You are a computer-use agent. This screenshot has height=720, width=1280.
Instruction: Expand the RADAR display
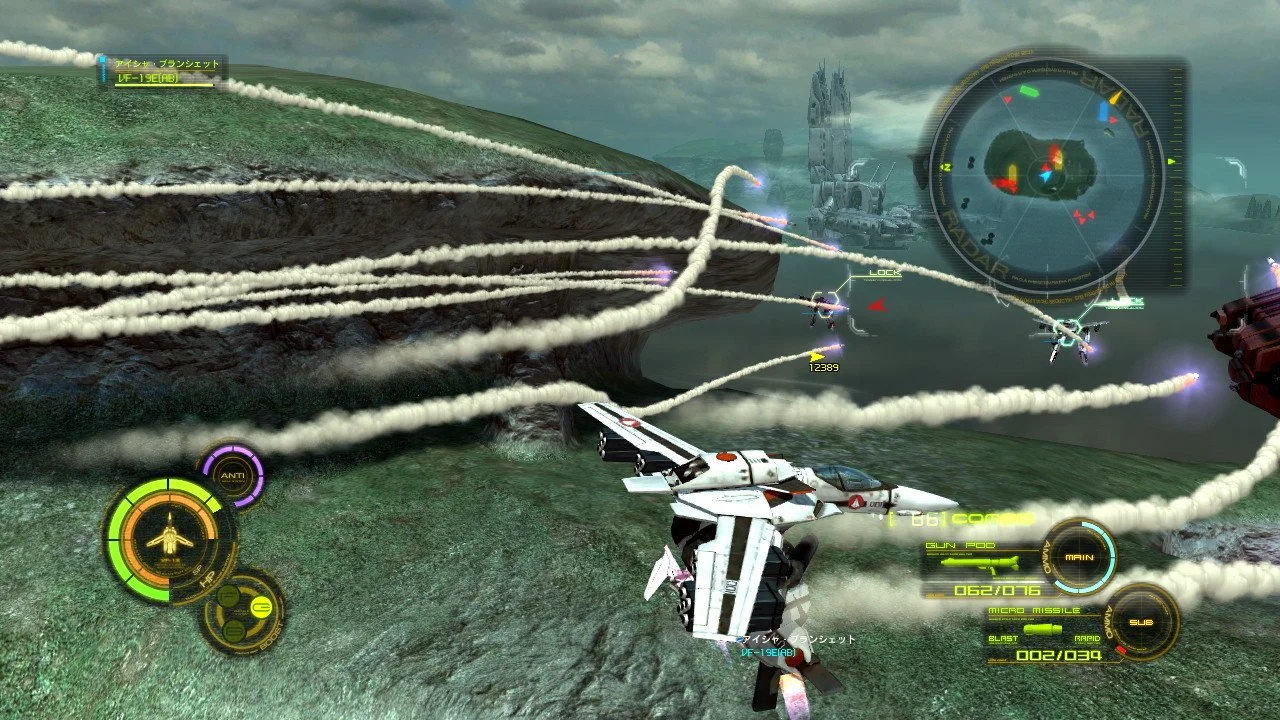(x=1048, y=172)
